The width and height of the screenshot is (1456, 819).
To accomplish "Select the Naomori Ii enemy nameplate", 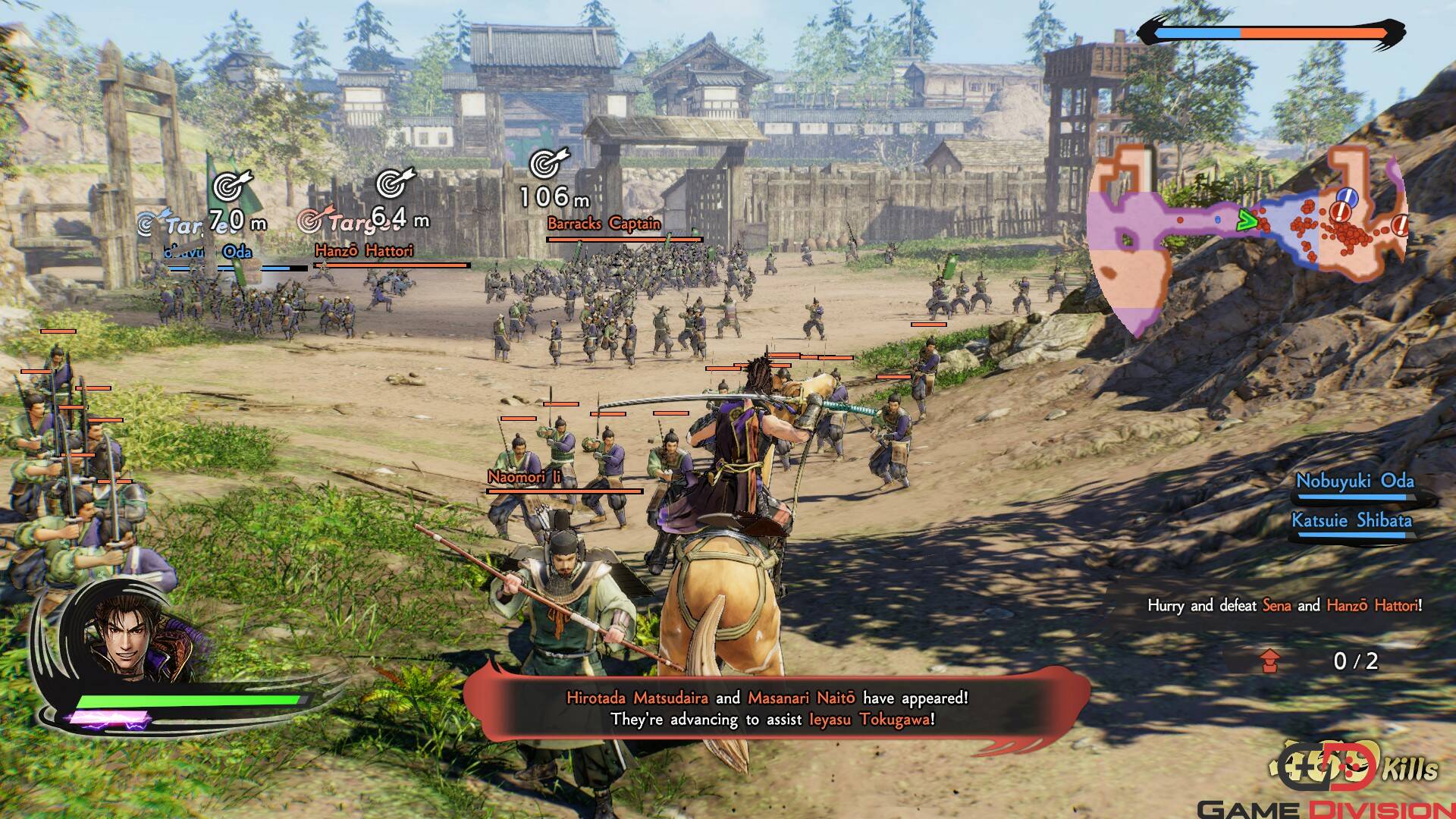I will coord(524,477).
